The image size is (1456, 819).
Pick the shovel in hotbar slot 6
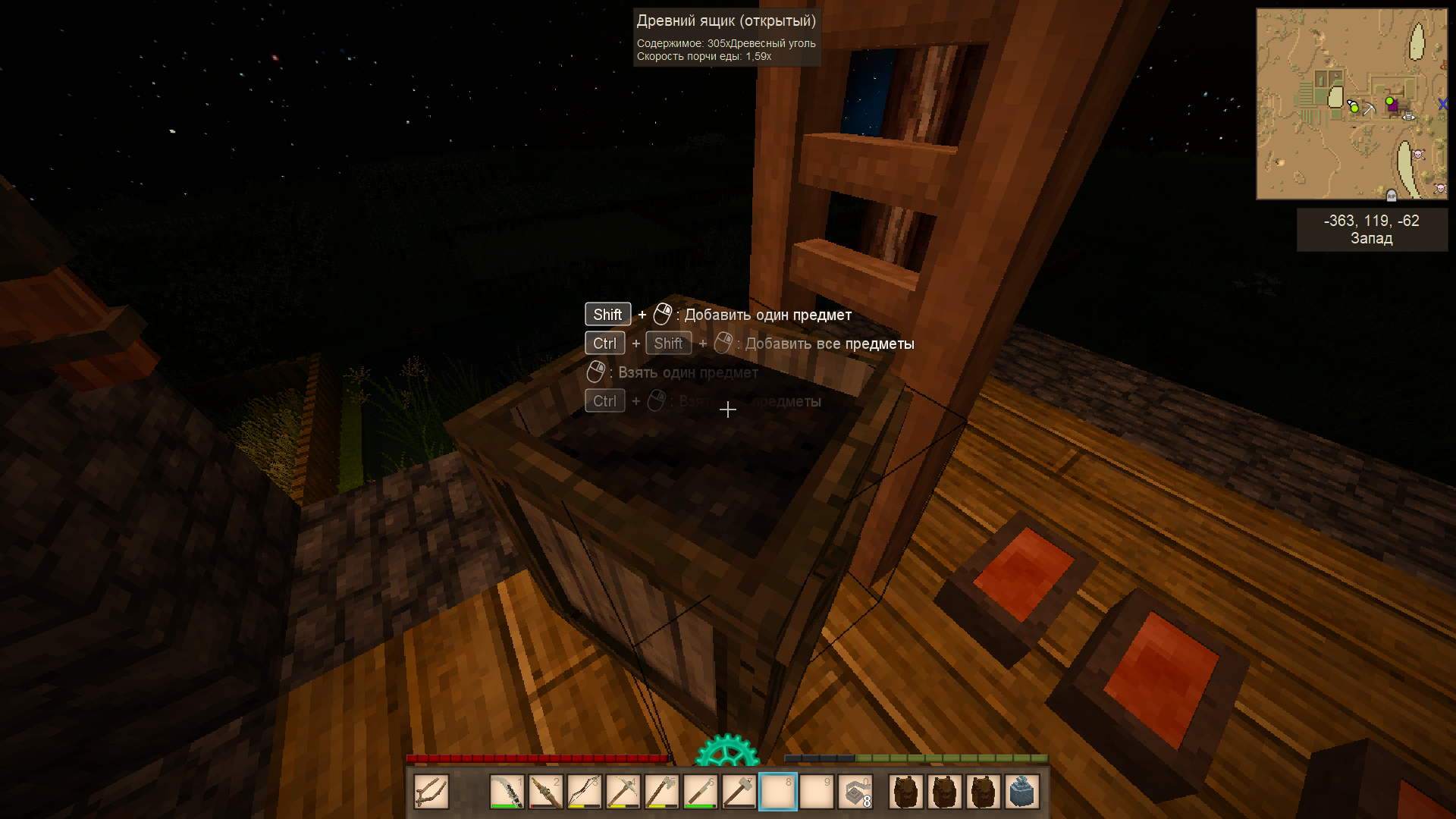pos(701,792)
